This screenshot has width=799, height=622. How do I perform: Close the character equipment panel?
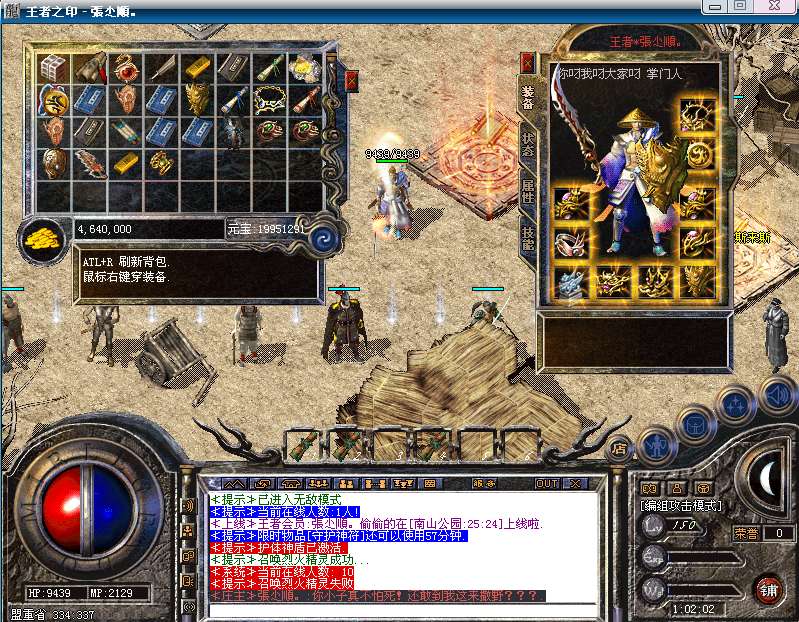click(x=528, y=61)
